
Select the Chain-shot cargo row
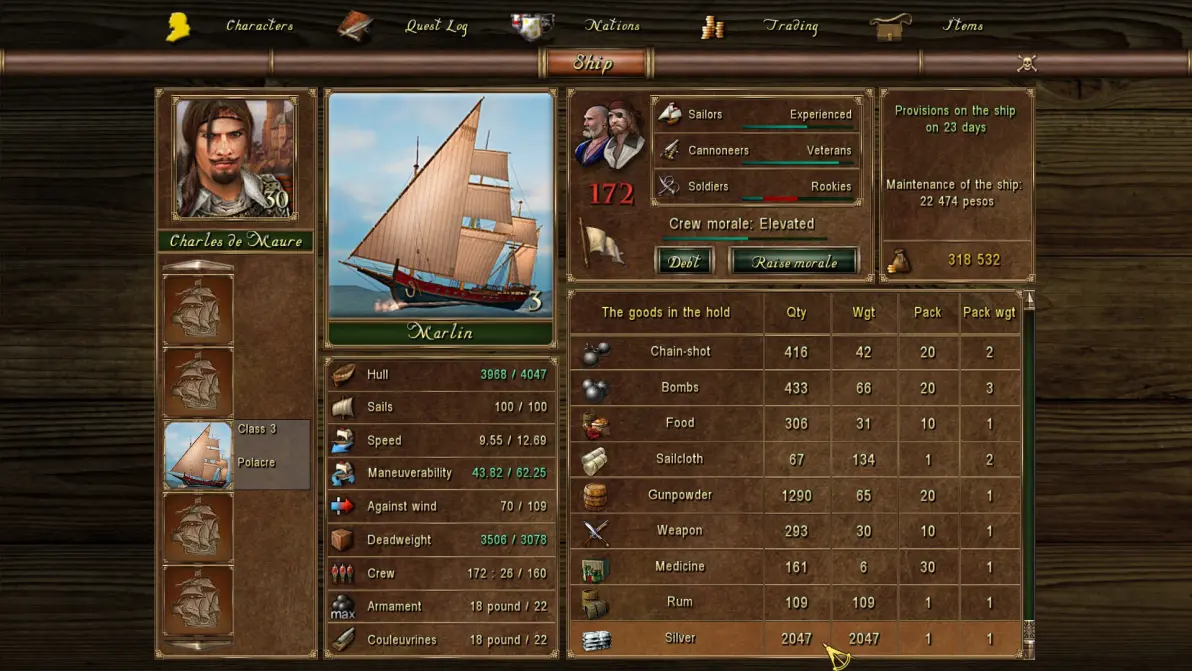(680, 352)
